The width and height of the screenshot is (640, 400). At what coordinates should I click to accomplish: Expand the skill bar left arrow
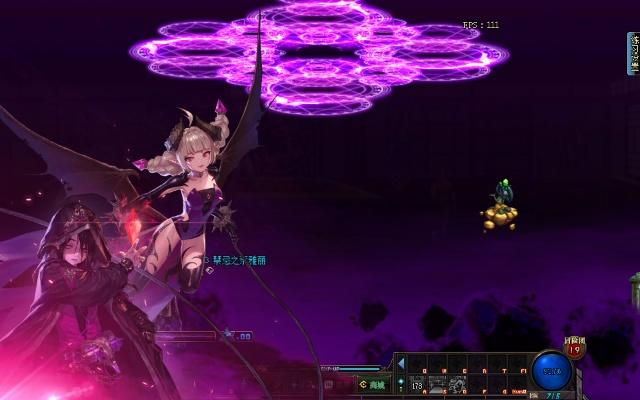coord(400,362)
